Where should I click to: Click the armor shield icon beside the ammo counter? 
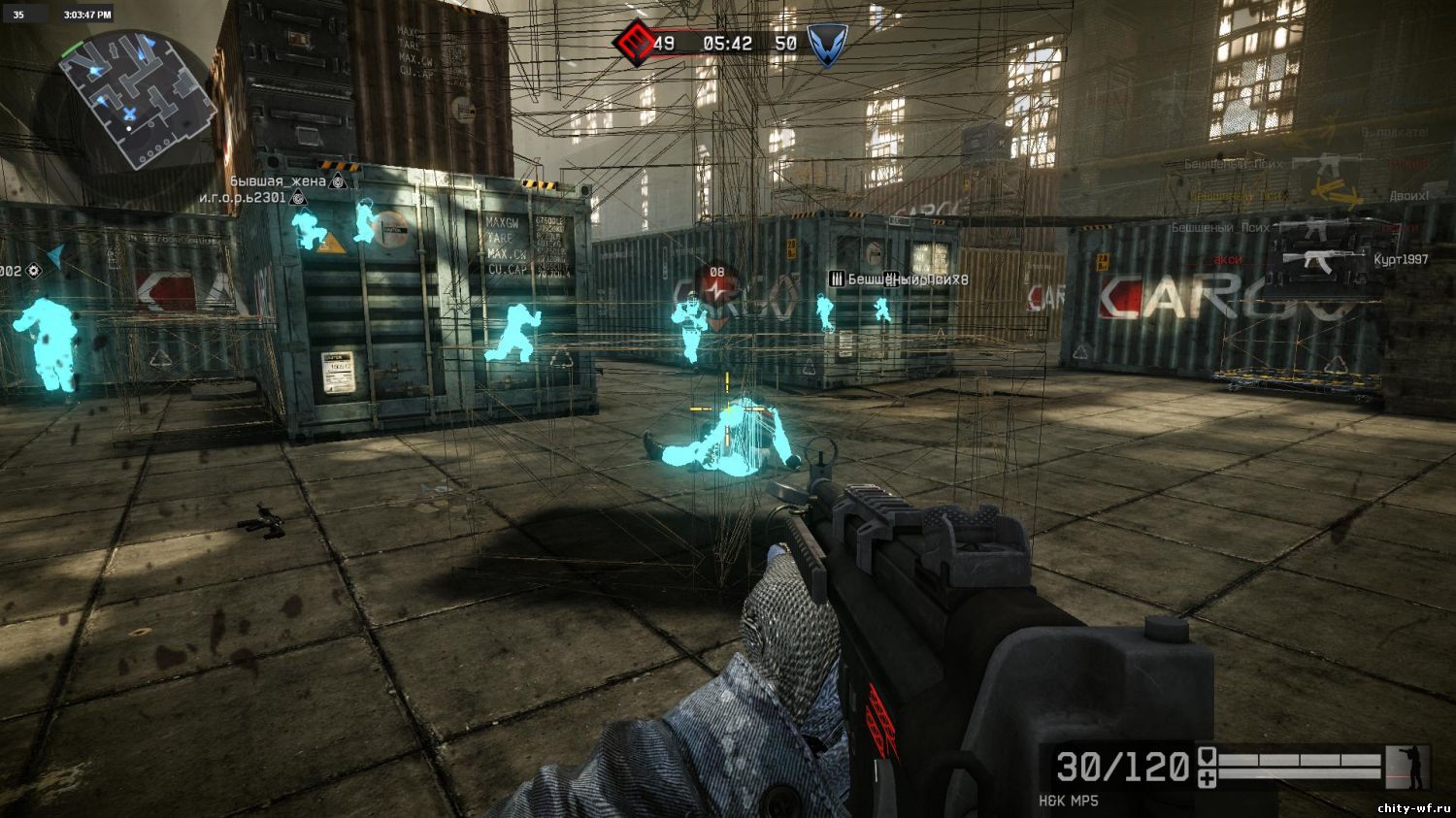pyautogui.click(x=1207, y=757)
